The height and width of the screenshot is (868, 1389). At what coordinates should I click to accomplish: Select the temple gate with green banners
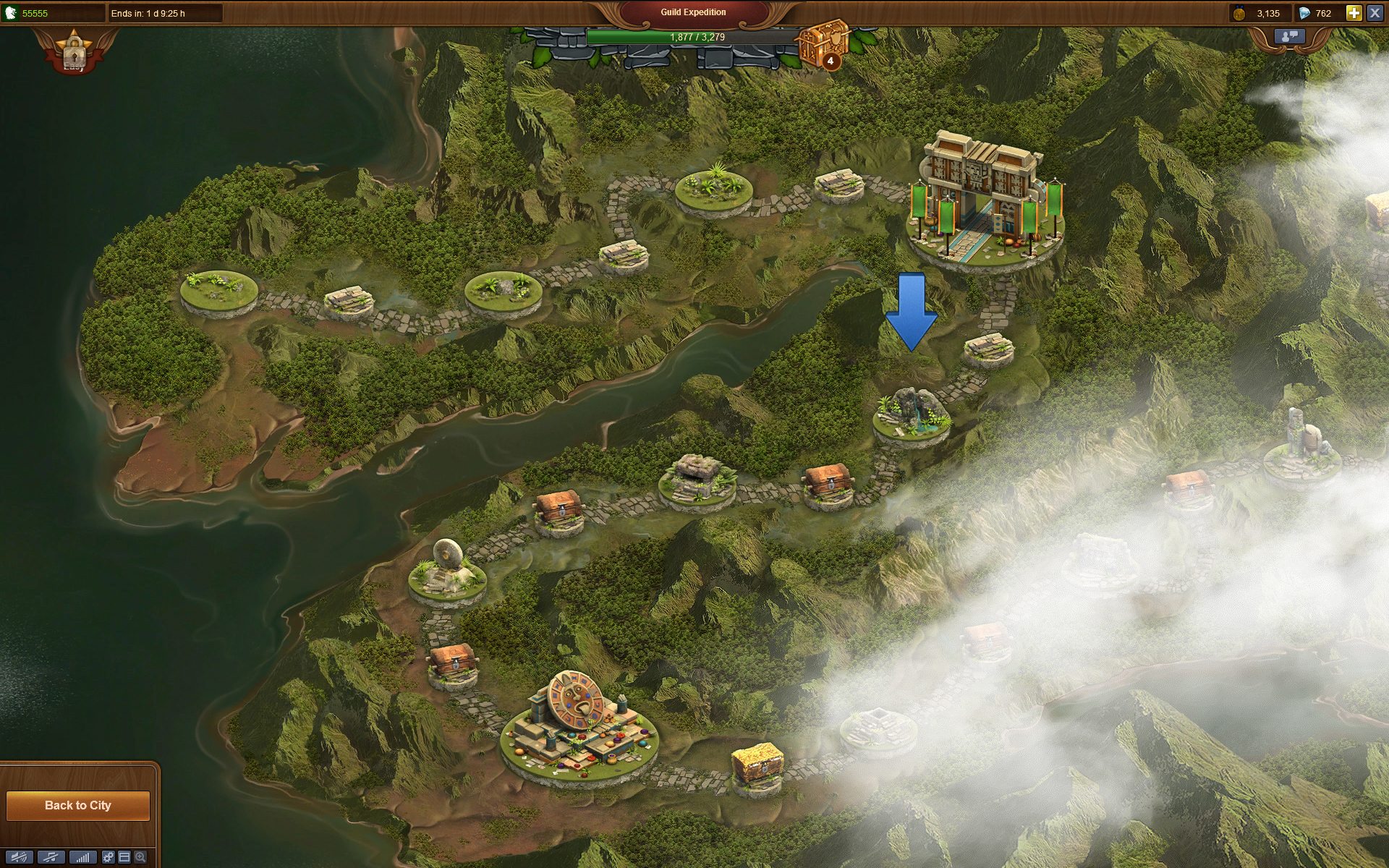coord(986,199)
